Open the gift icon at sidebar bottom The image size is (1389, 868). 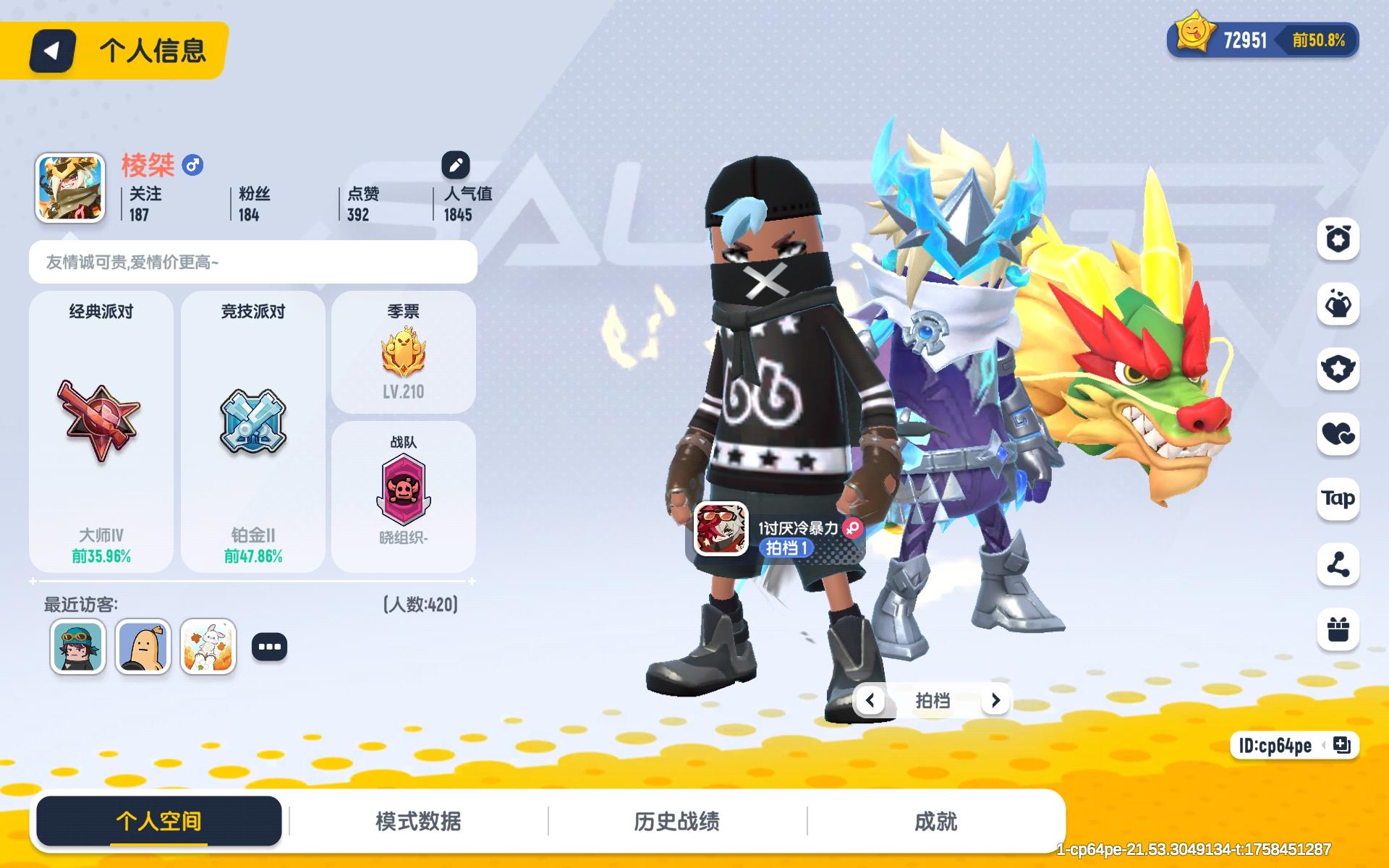pos(1339,631)
